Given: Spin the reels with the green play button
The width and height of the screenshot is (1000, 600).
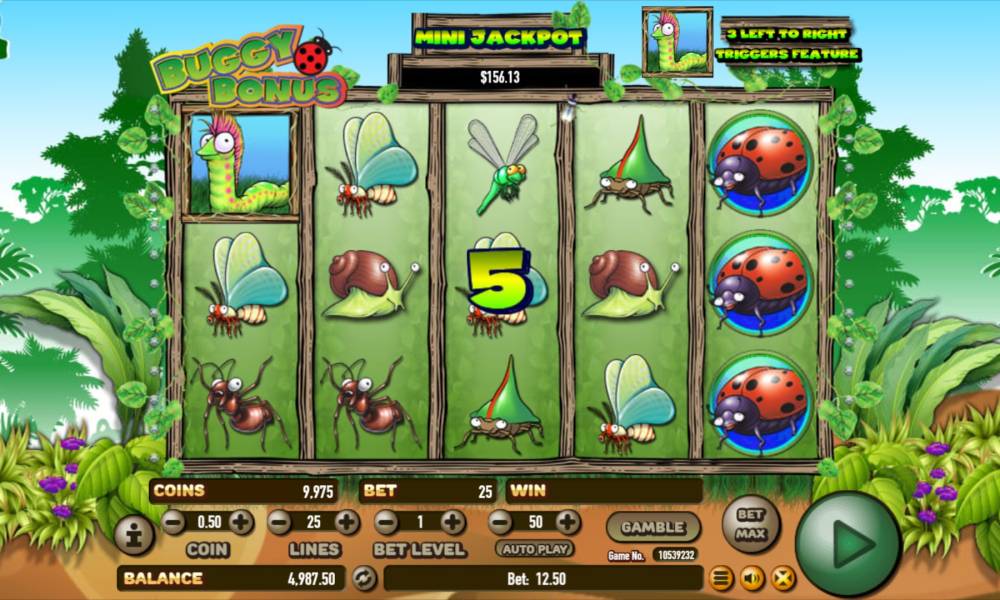Looking at the screenshot, I should coord(849,543).
